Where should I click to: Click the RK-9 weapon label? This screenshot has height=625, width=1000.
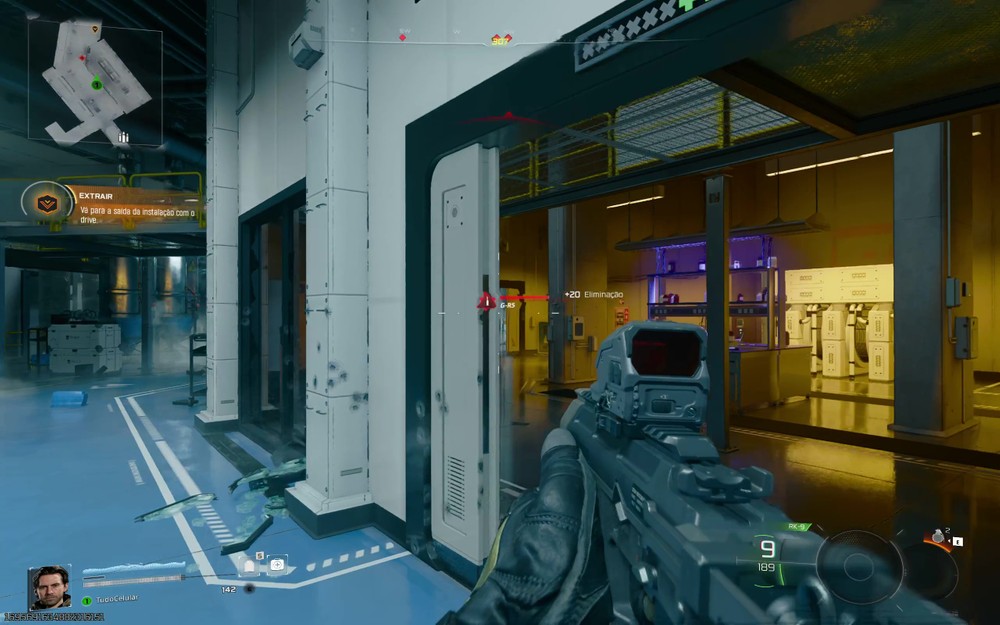pos(797,527)
